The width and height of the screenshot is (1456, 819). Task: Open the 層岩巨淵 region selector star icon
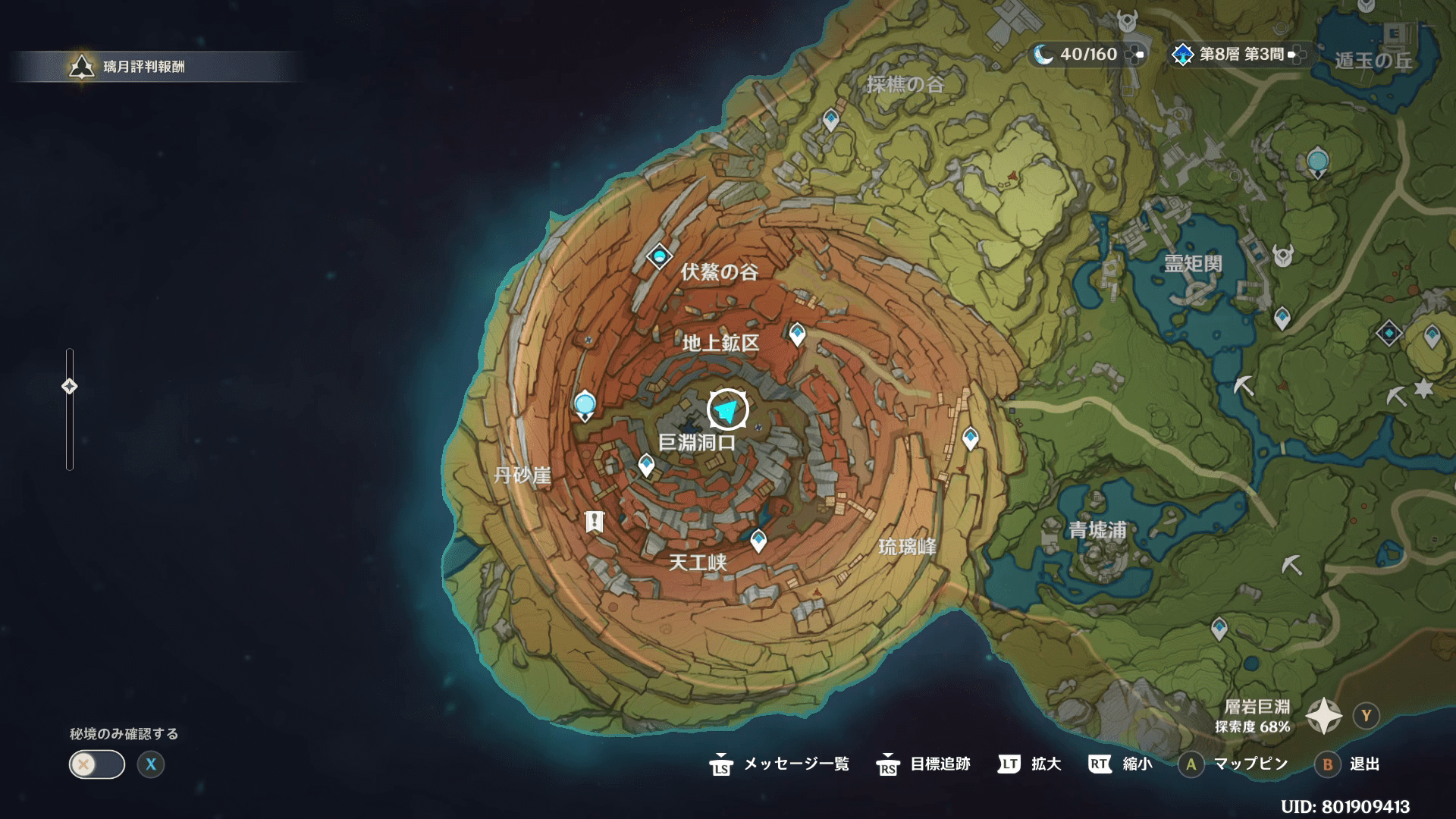tap(1323, 716)
